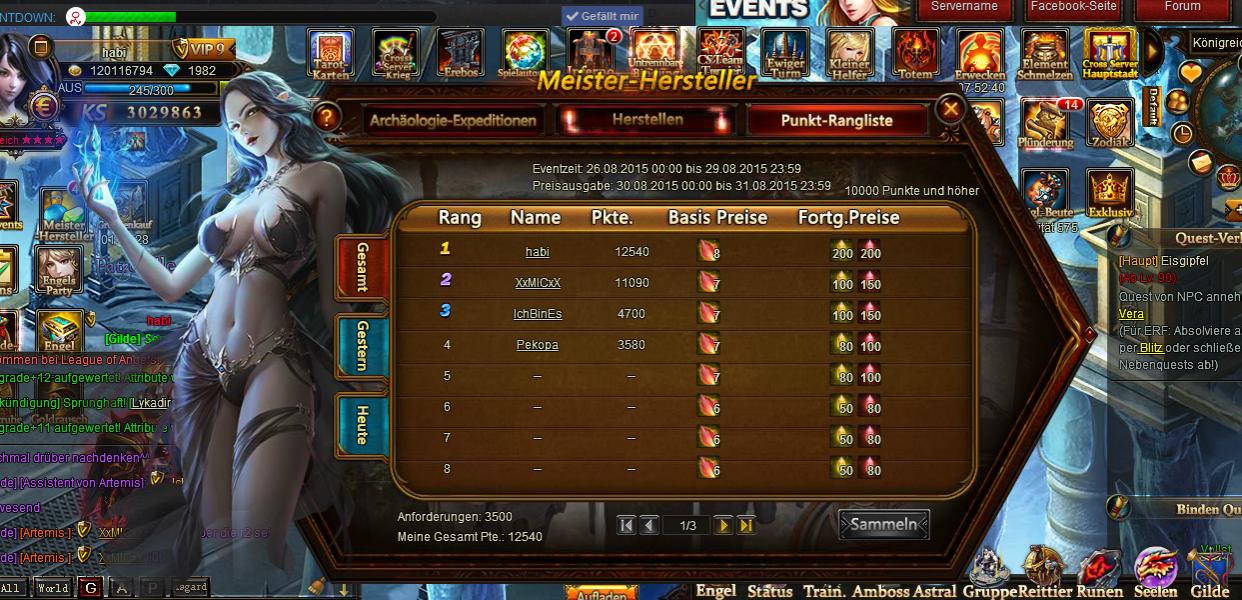This screenshot has width=1242, height=600.
Task: Switch to Archäologie-Expeditionen tab
Action: point(453,121)
